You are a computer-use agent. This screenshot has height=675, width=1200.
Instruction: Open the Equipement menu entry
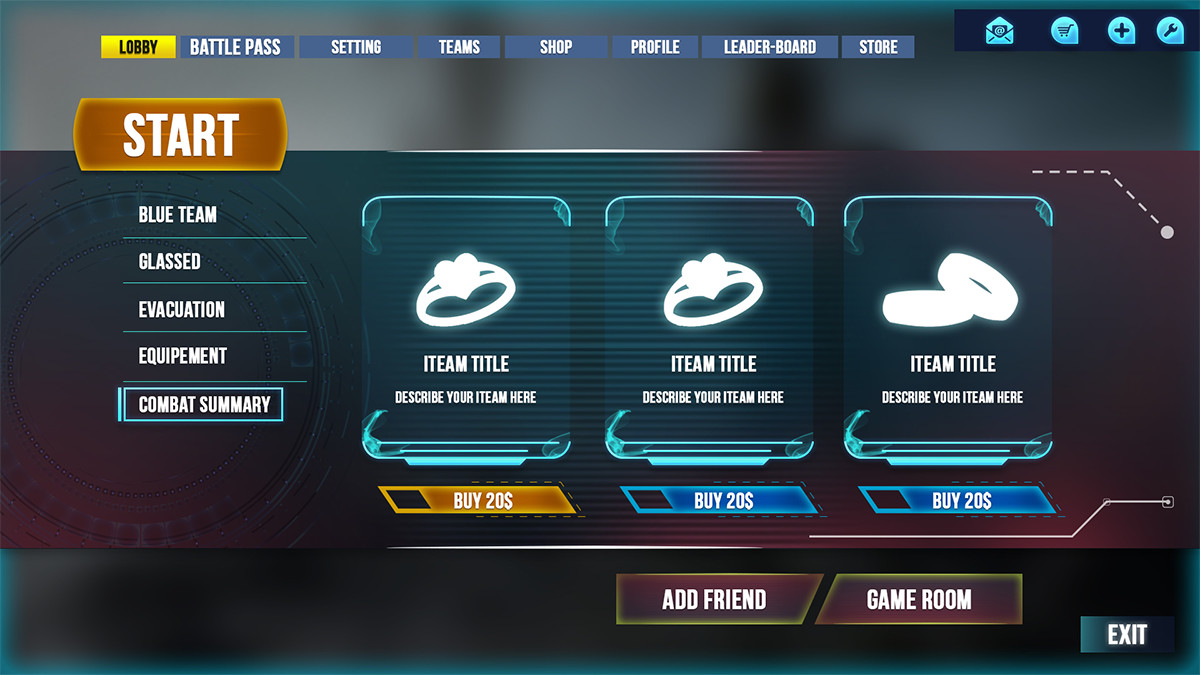click(183, 356)
